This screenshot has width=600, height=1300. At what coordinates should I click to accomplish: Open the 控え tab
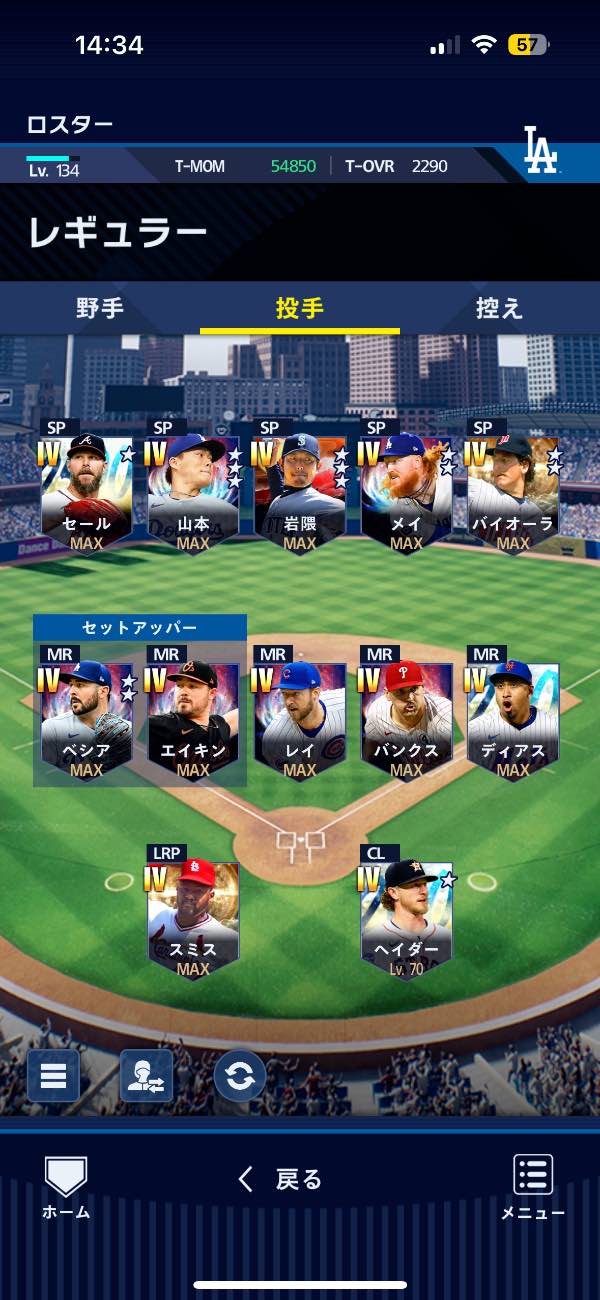point(500,308)
